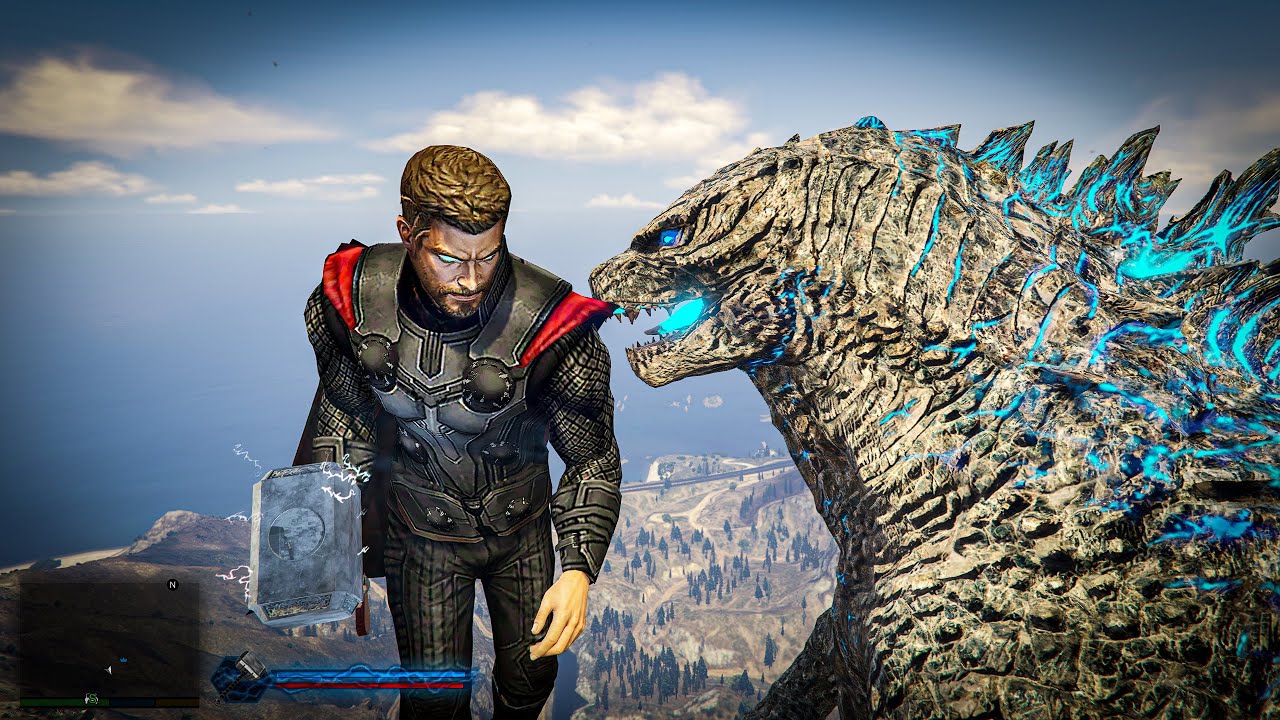Select the blue crown blip on minimap
1280x720 pixels.
click(122, 661)
